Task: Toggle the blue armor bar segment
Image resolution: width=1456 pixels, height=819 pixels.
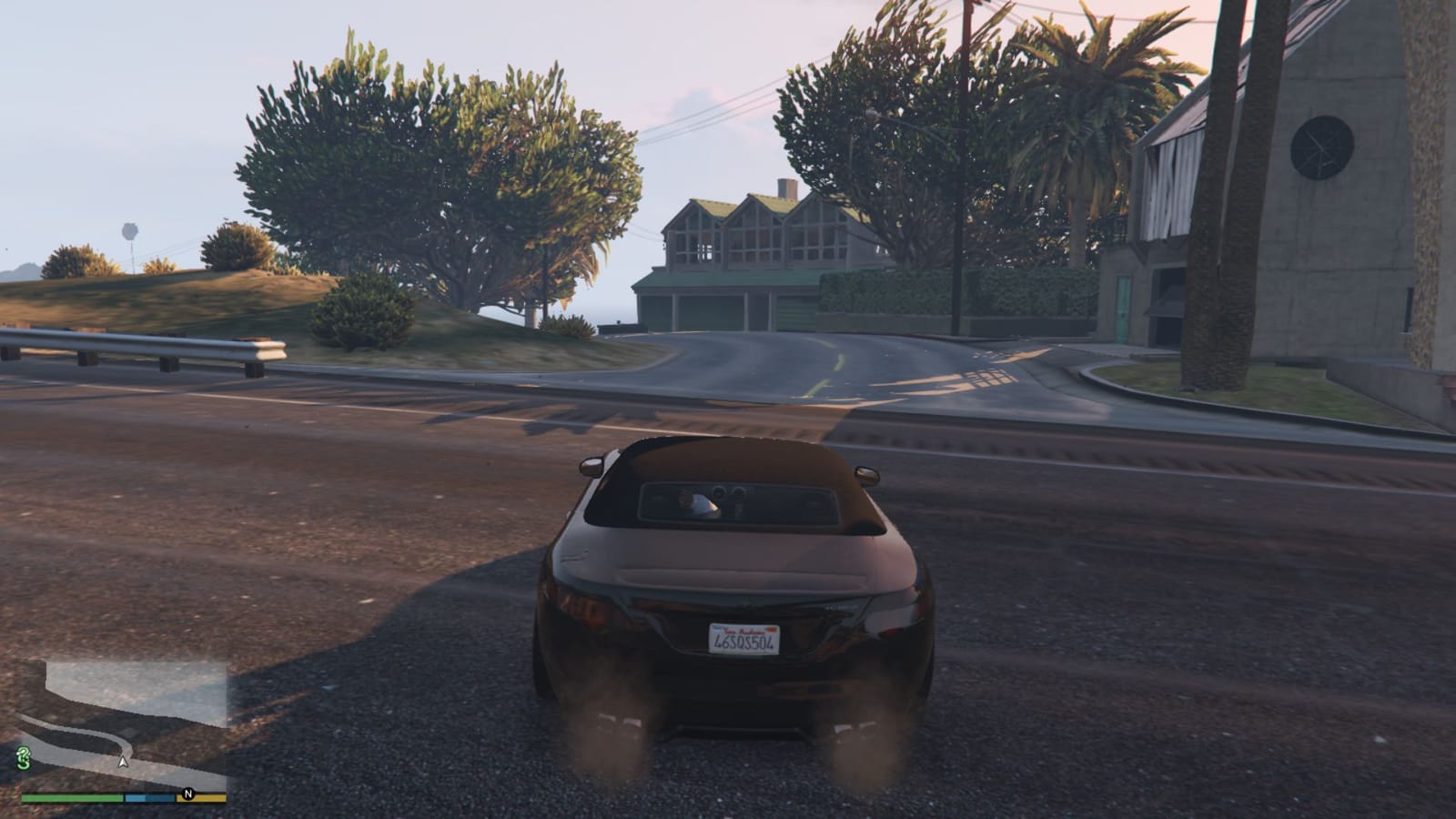Action: [x=149, y=798]
